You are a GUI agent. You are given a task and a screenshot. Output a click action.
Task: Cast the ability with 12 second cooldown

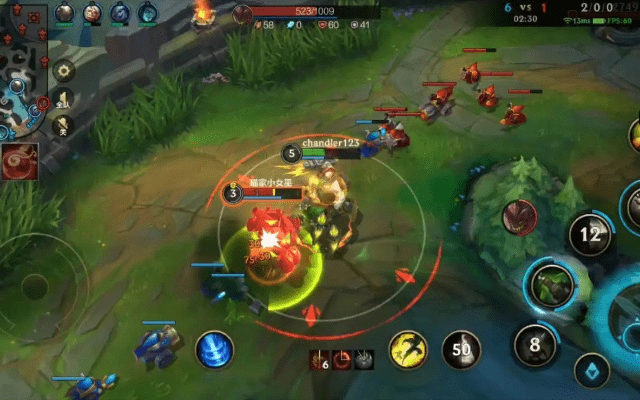(x=590, y=235)
